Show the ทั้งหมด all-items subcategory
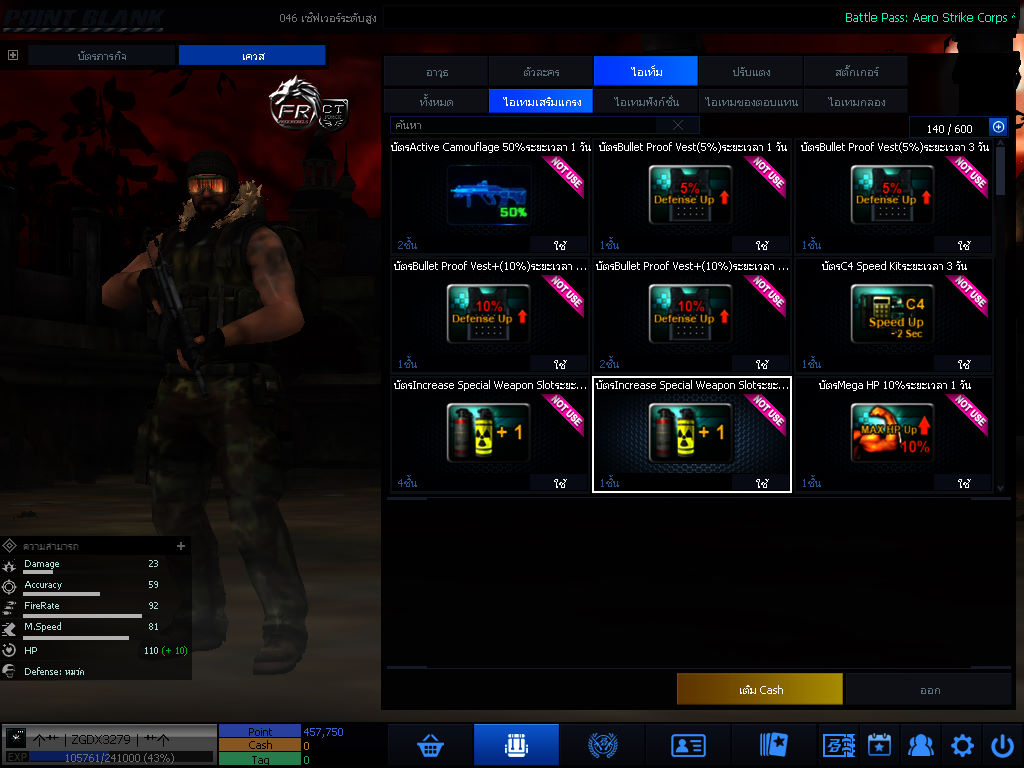1024x768 pixels. [x=436, y=102]
